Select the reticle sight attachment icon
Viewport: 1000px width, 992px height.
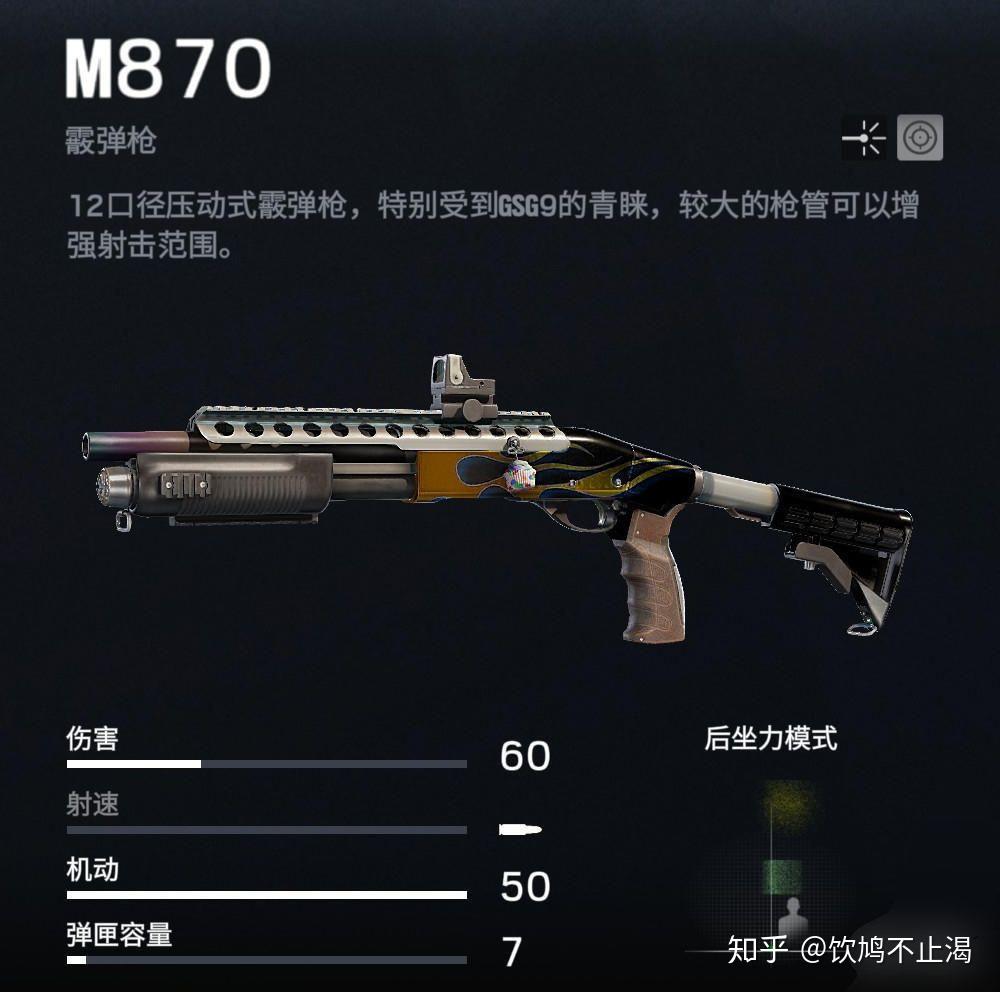[919, 138]
